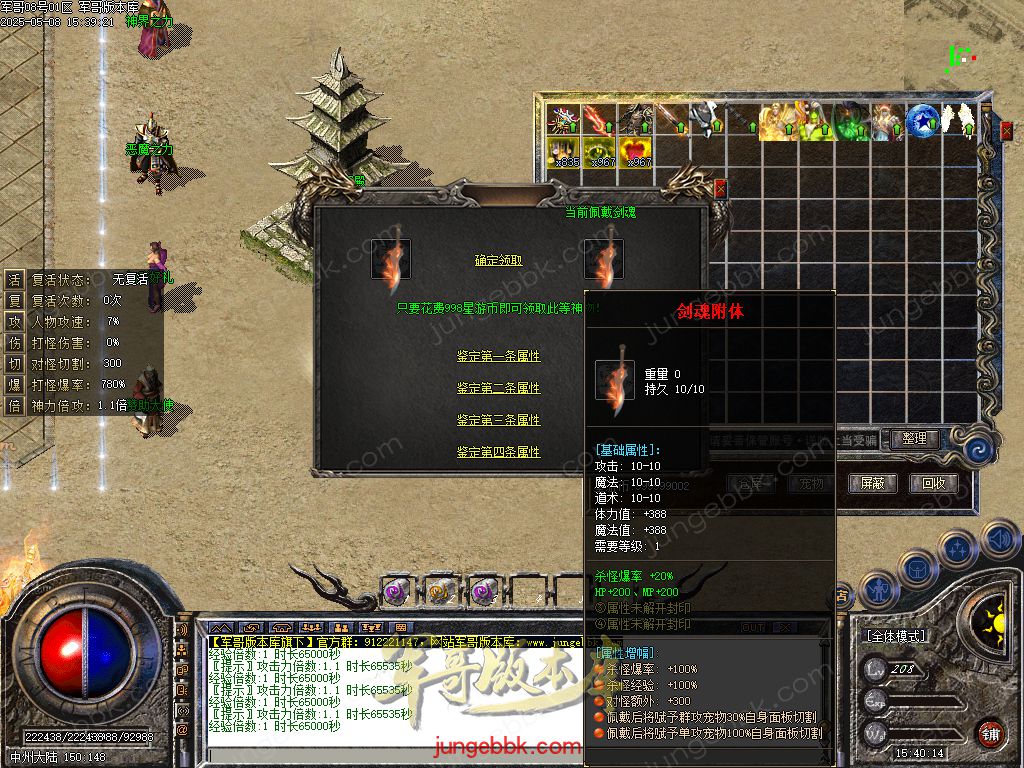Click the 确定领取 confirm claim link
Image resolution: width=1024 pixels, height=768 pixels.
498,260
